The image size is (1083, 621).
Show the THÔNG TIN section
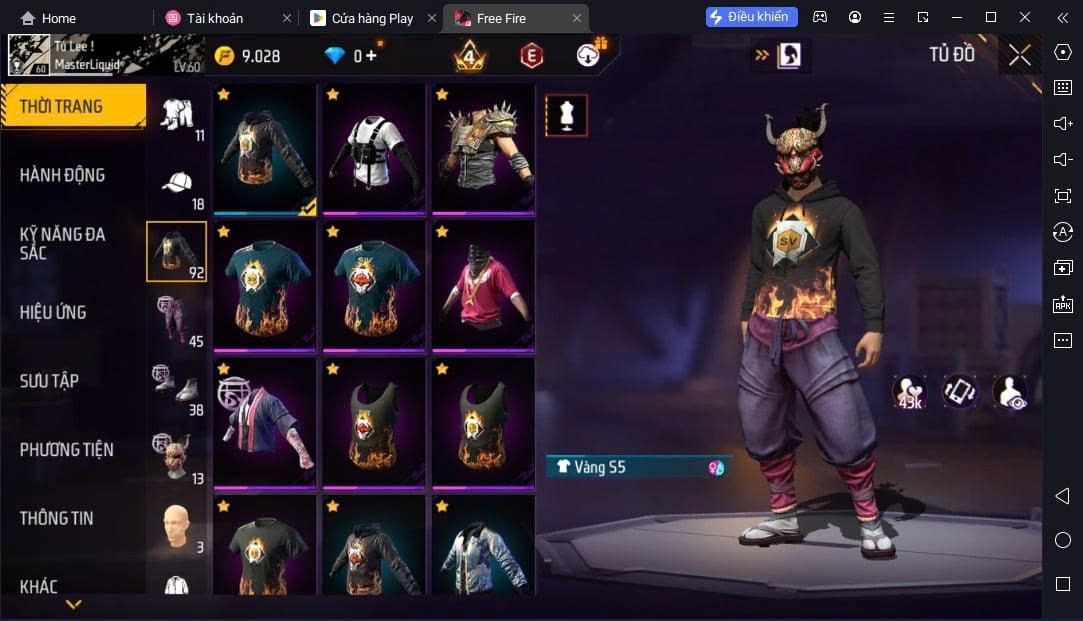coord(56,518)
